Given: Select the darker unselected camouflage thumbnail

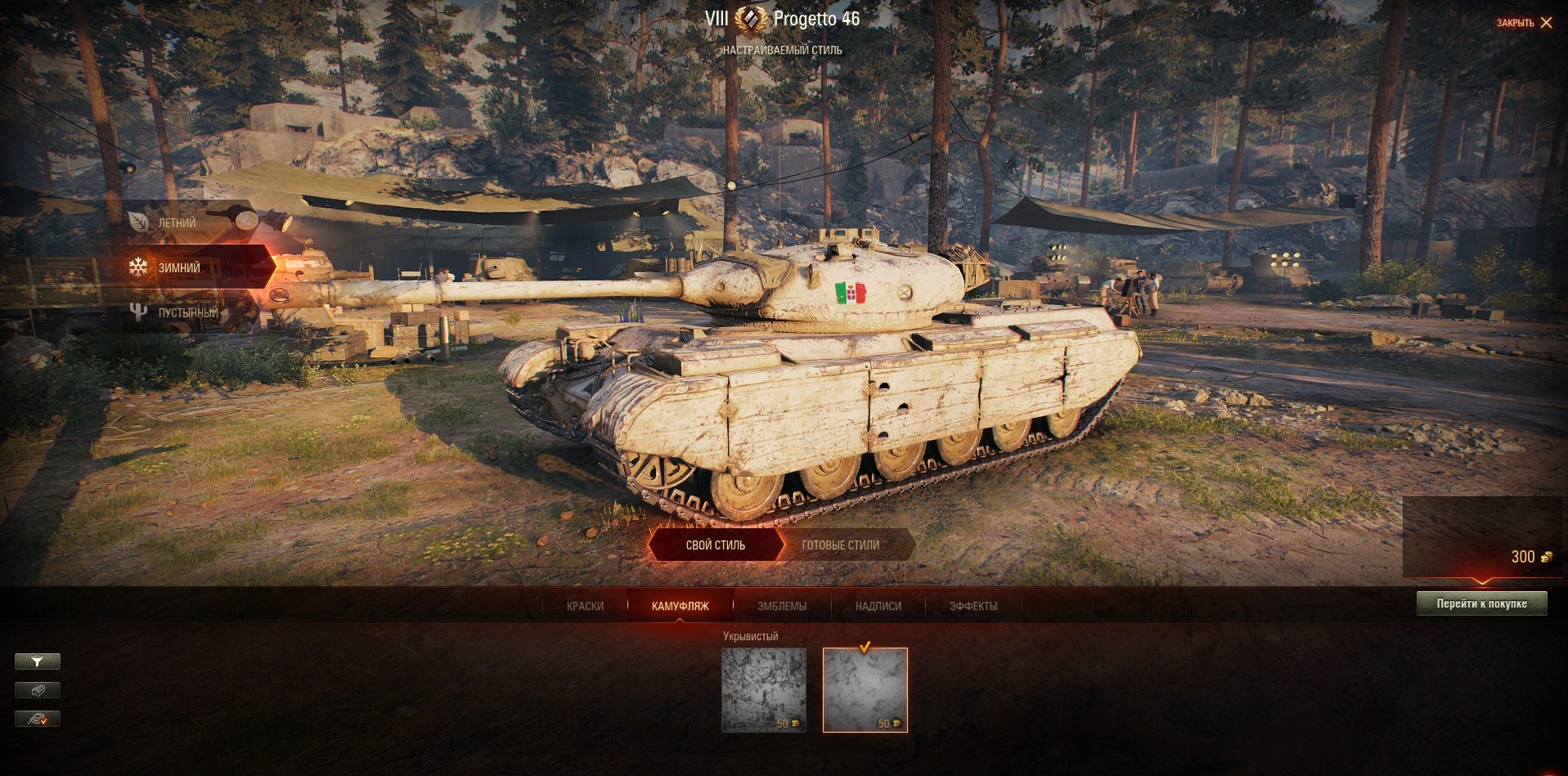Looking at the screenshot, I should [764, 689].
